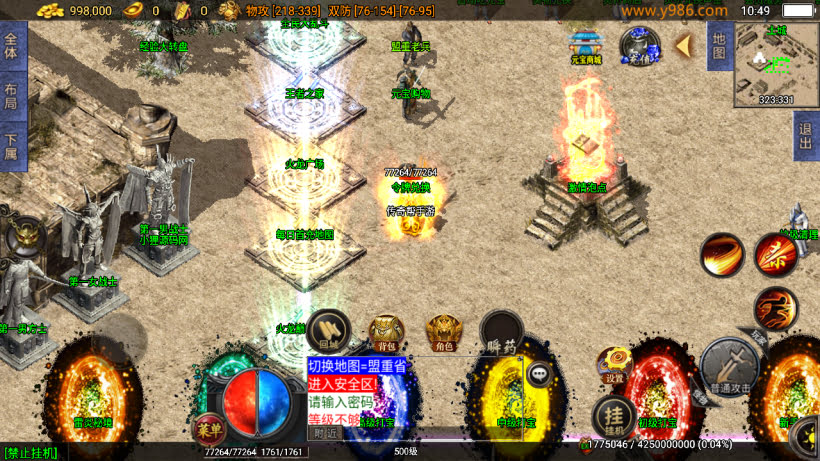
Task: Click the minimap of 土城
Action: coord(776,64)
